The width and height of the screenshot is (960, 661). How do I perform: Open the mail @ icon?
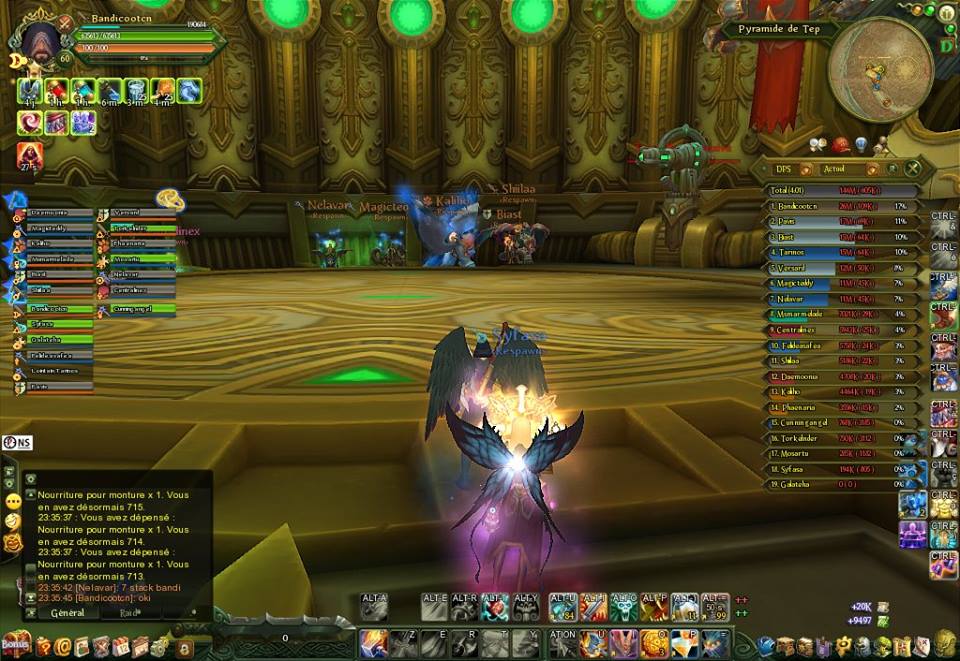(63, 647)
